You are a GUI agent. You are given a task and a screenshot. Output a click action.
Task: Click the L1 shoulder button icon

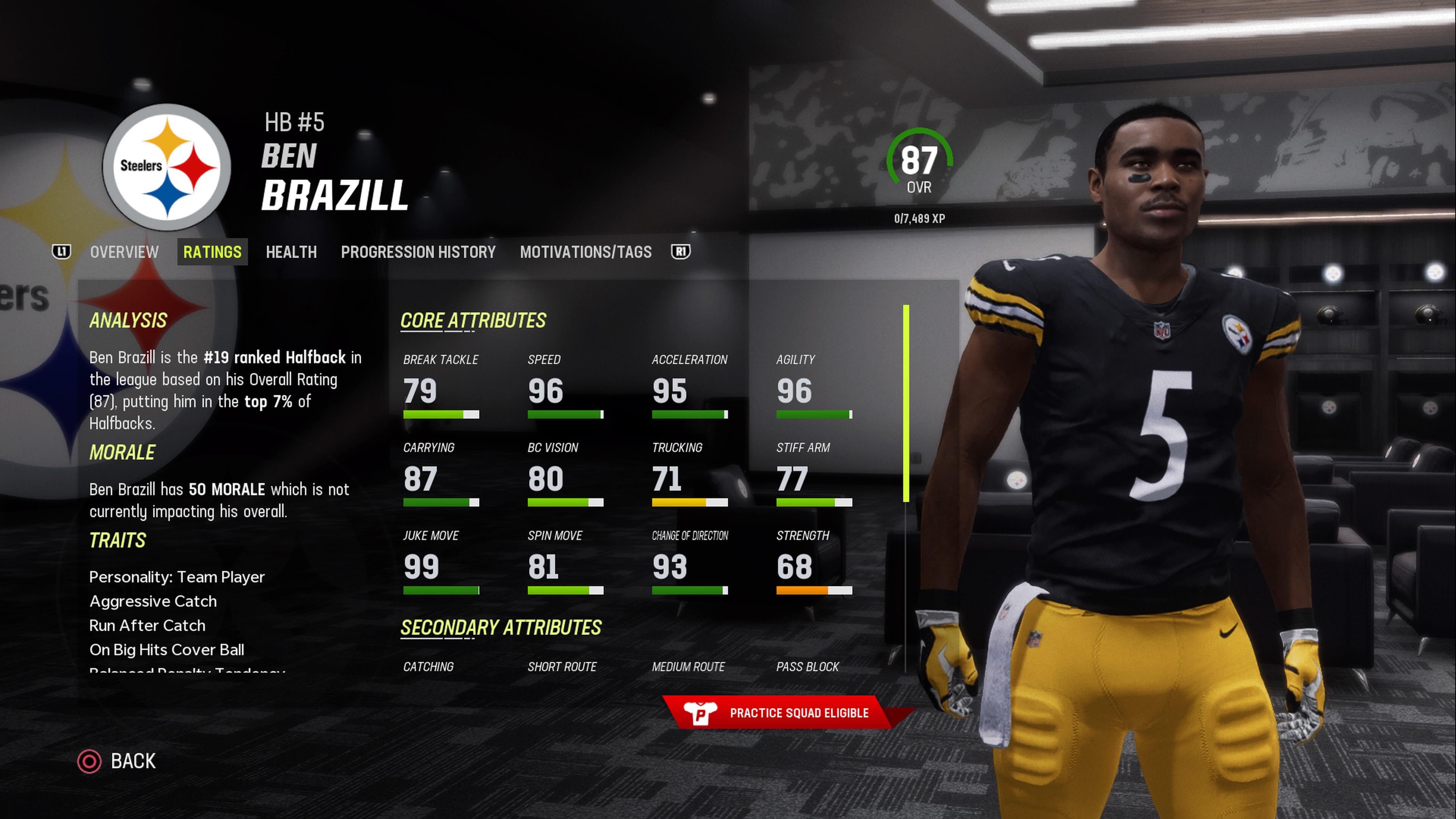[61, 252]
